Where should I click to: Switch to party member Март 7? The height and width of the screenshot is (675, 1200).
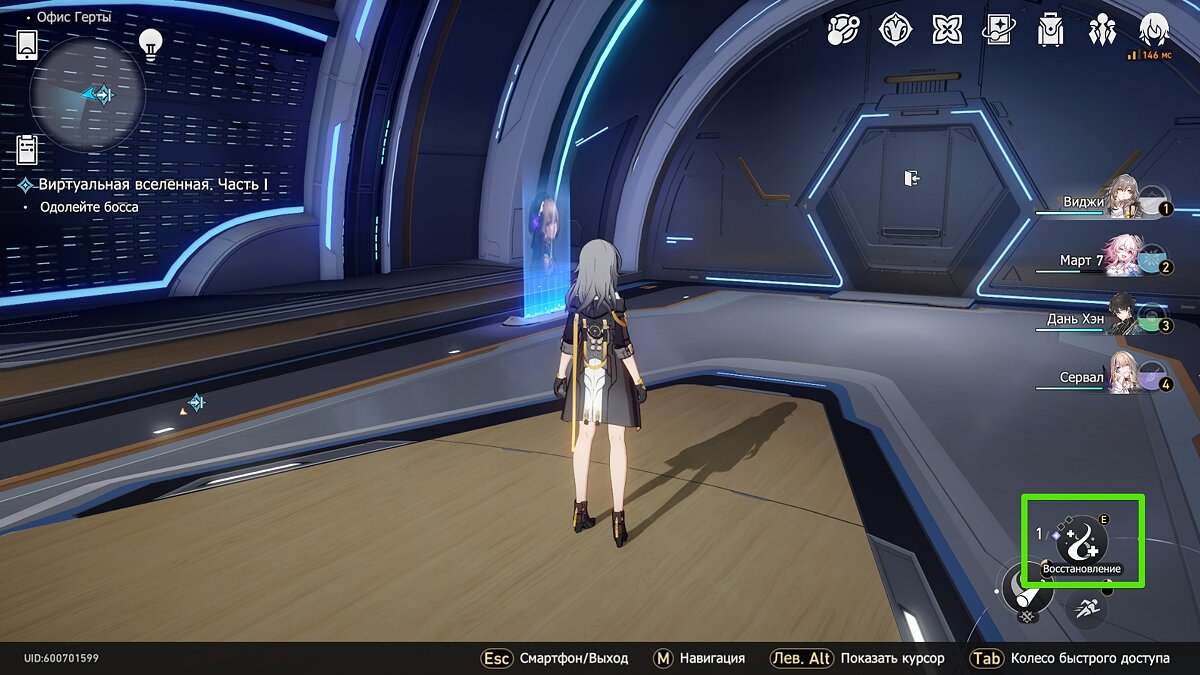1125,259
